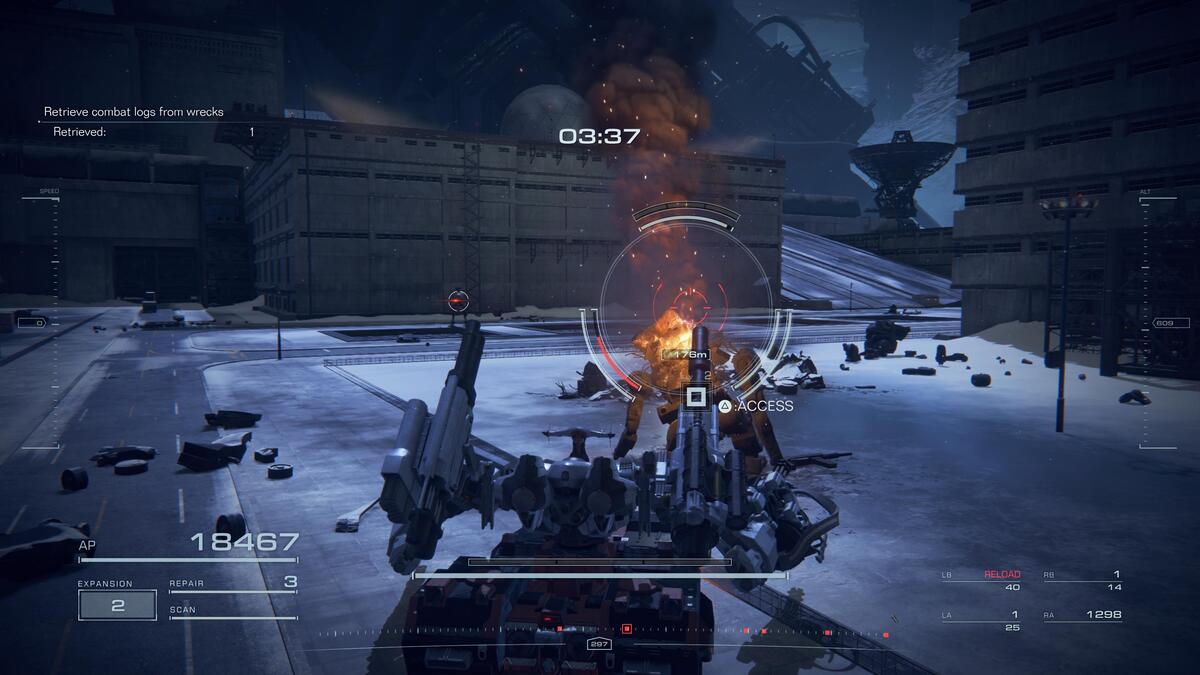The width and height of the screenshot is (1200, 675).
Task: Select the square access marker on the wreck
Action: [x=694, y=397]
